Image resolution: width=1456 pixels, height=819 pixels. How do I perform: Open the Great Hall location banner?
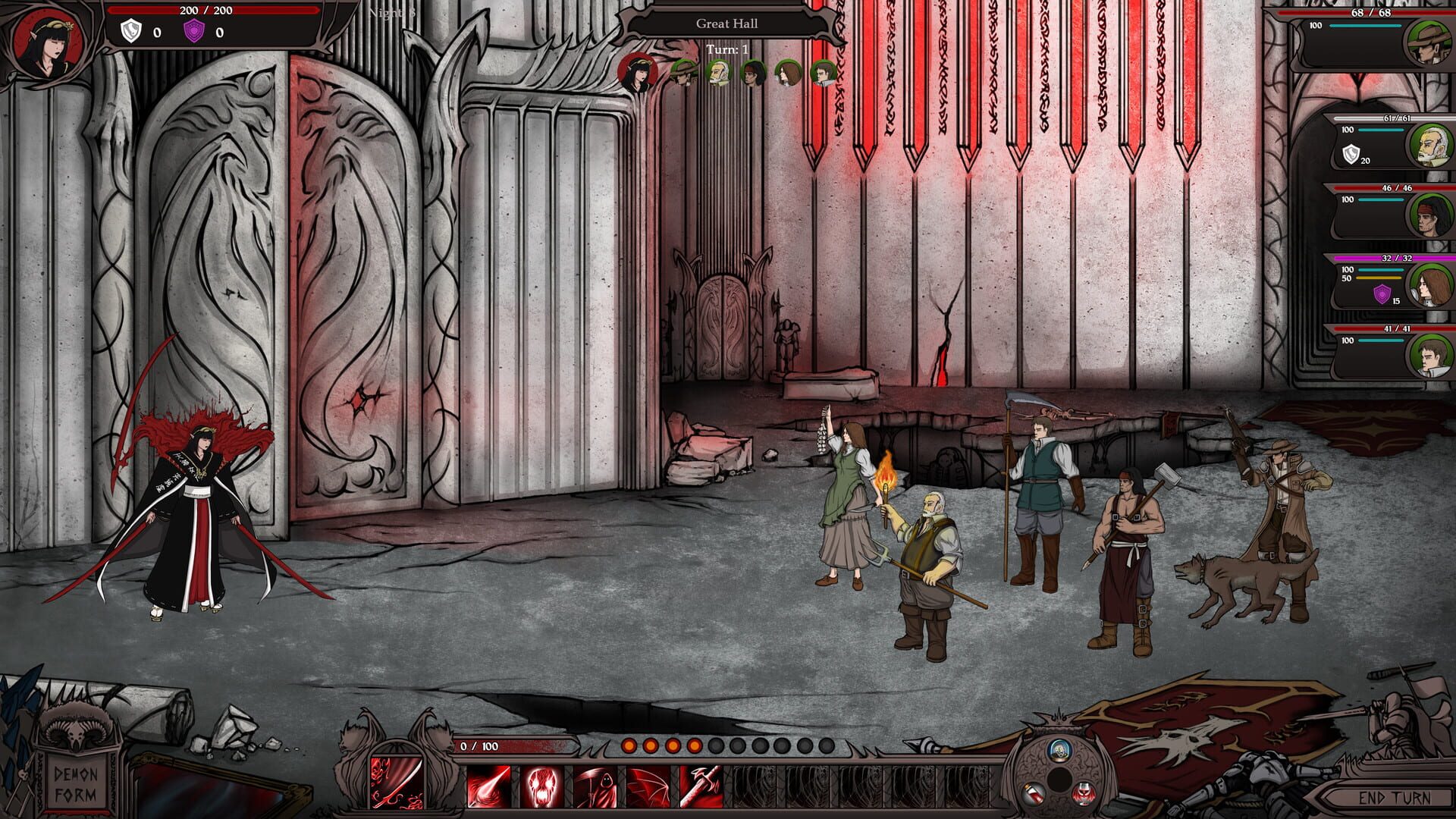(x=727, y=23)
